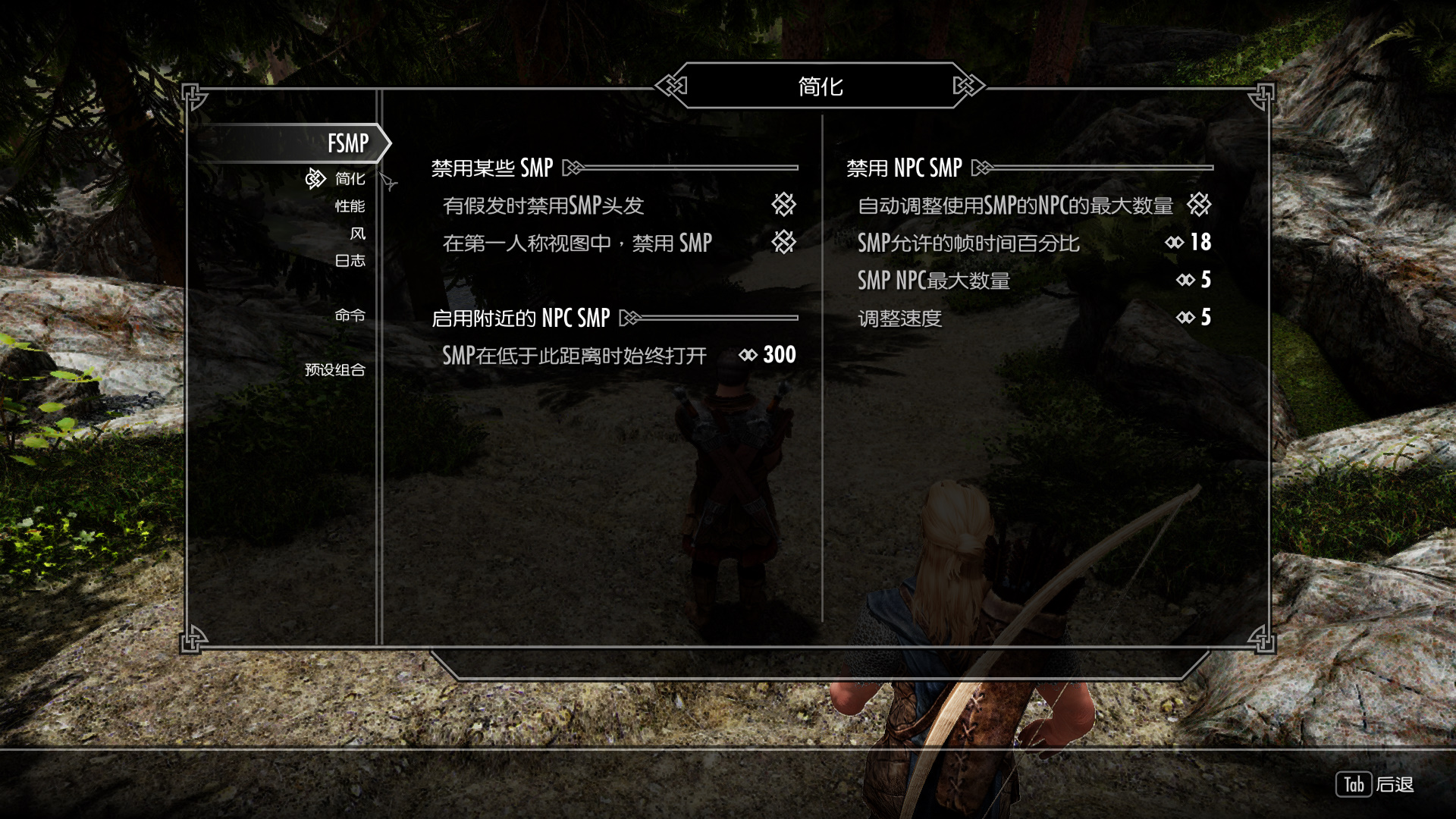Open the 简化 page in the sidebar
The image size is (1456, 819).
point(350,179)
